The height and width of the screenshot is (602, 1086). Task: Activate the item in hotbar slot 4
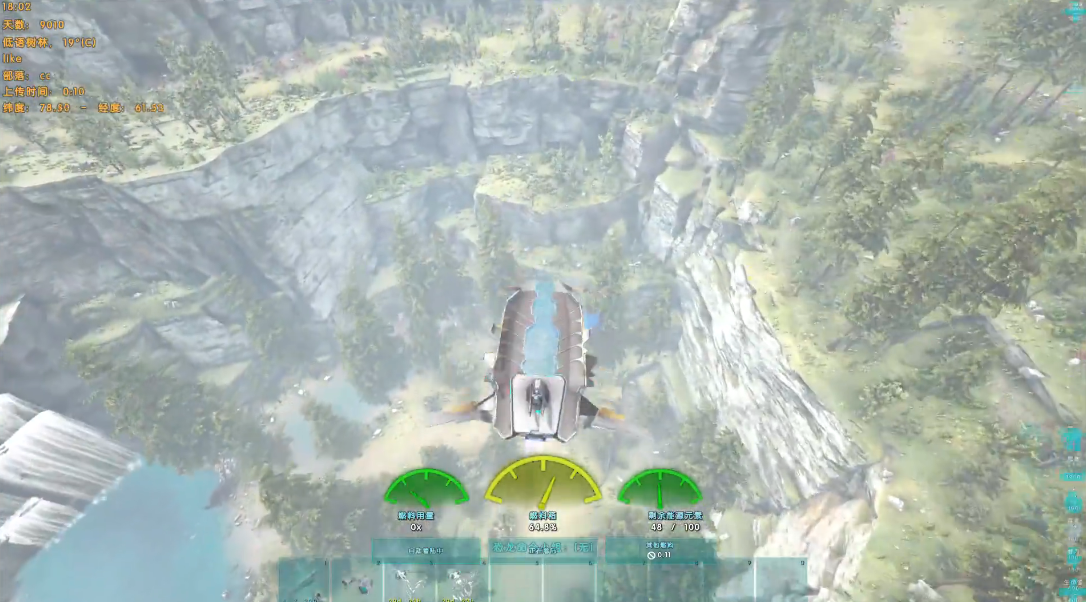462,582
